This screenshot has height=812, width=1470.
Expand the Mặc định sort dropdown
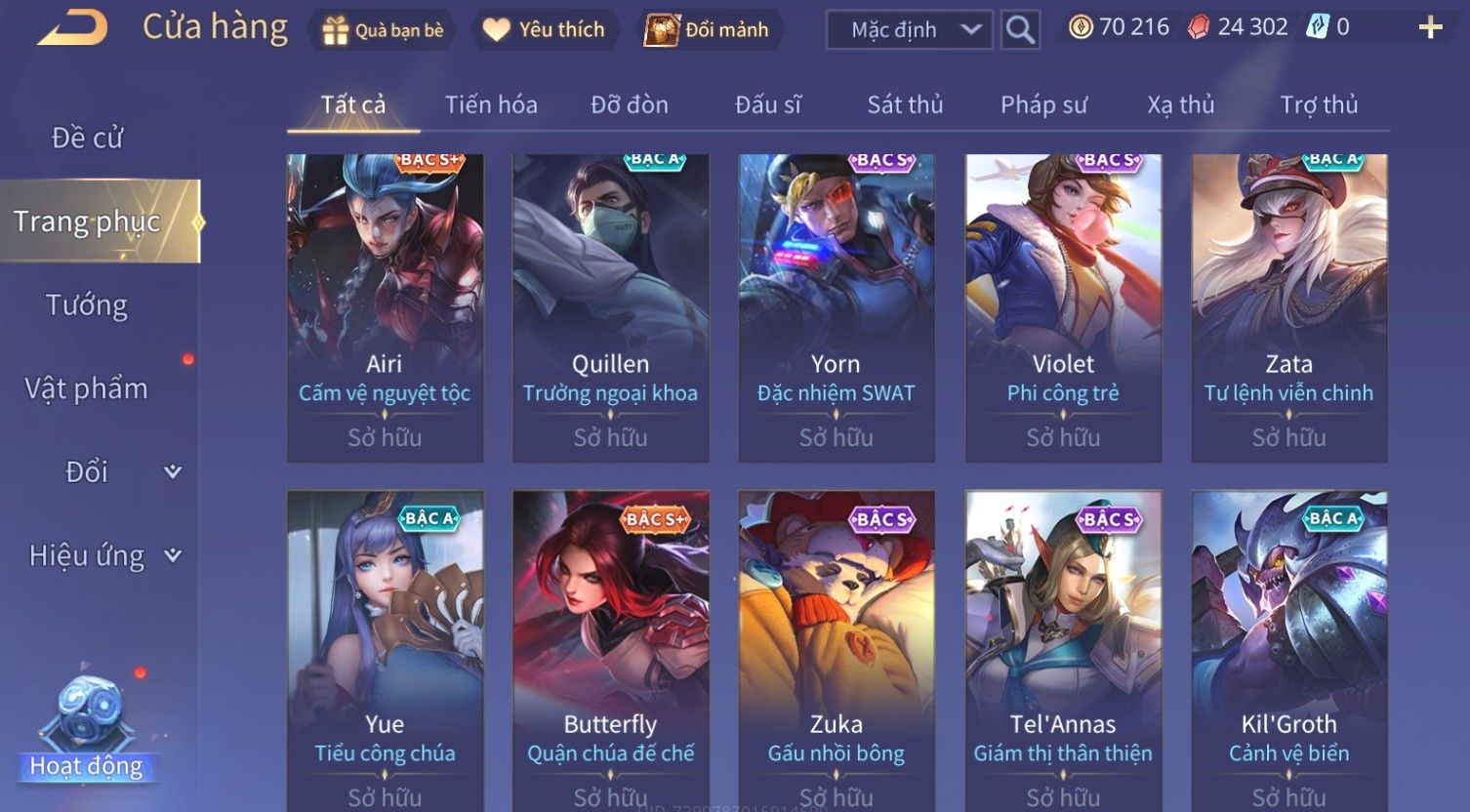coord(910,30)
